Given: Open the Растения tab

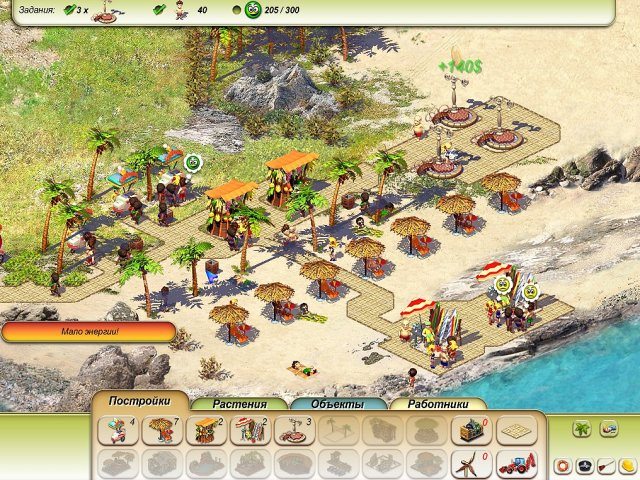Looking at the screenshot, I should [239, 404].
